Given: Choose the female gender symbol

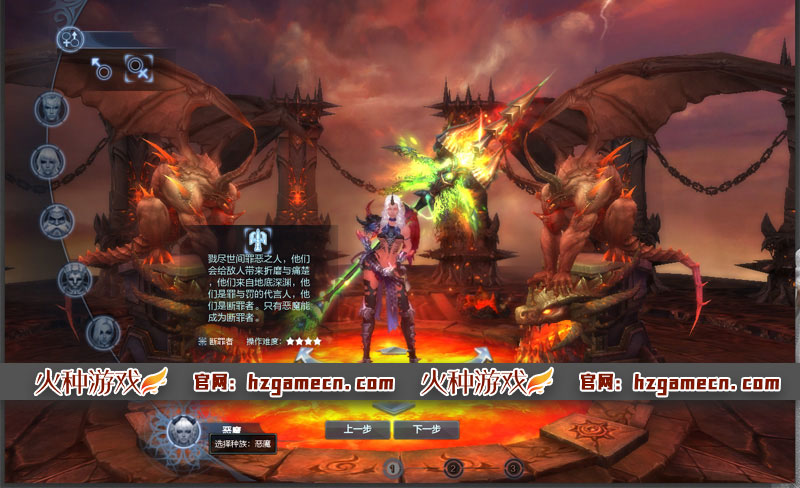Looking at the screenshot, I should pyautogui.click(x=139, y=68).
